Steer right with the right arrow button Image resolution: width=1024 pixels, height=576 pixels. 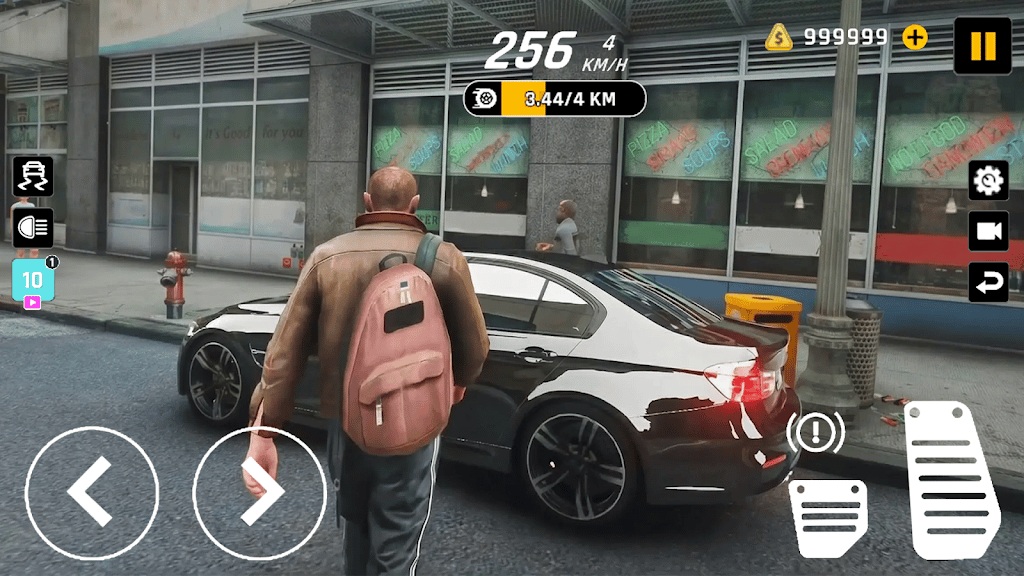pos(259,492)
